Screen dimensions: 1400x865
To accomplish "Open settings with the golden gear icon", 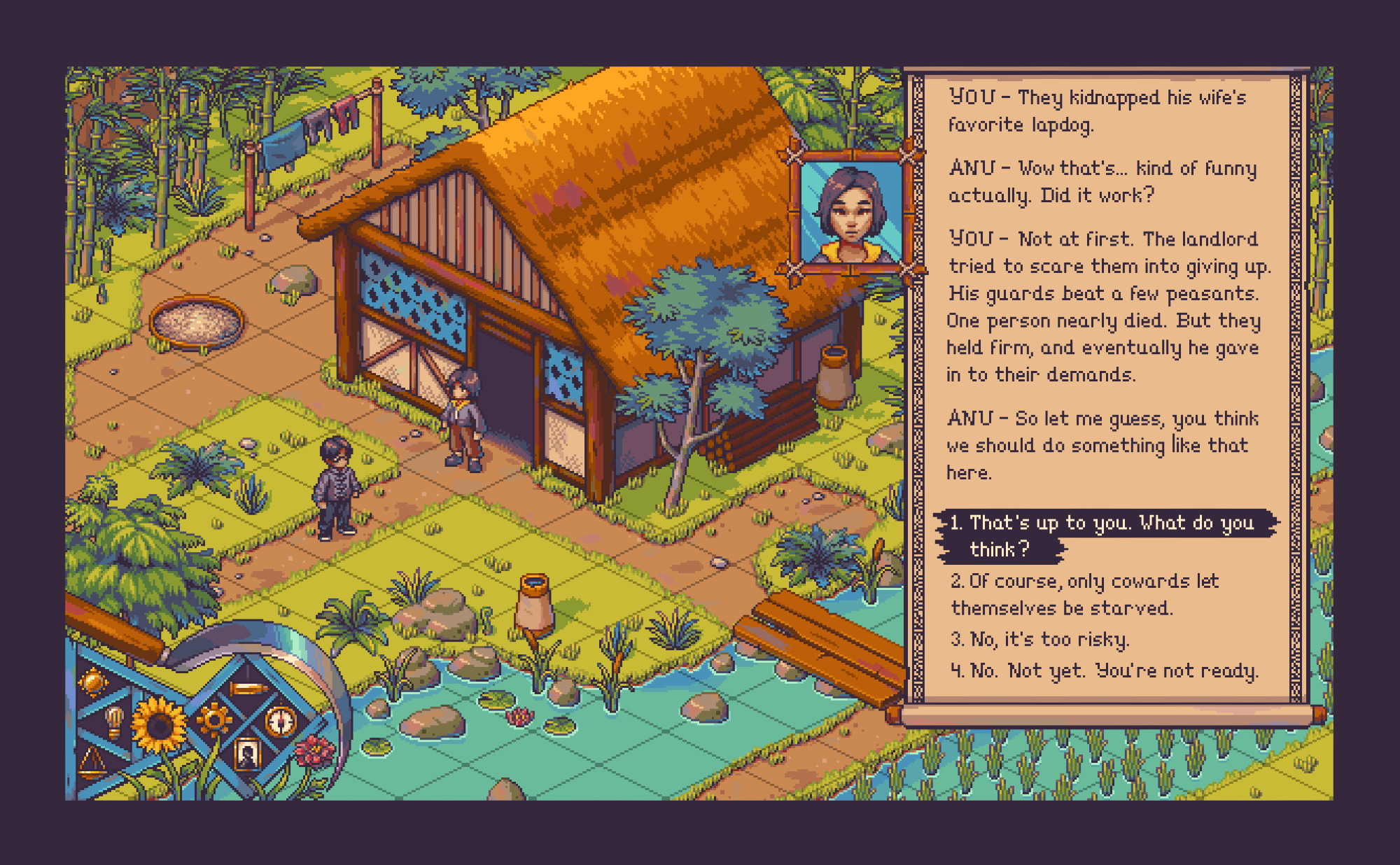I will tap(213, 719).
